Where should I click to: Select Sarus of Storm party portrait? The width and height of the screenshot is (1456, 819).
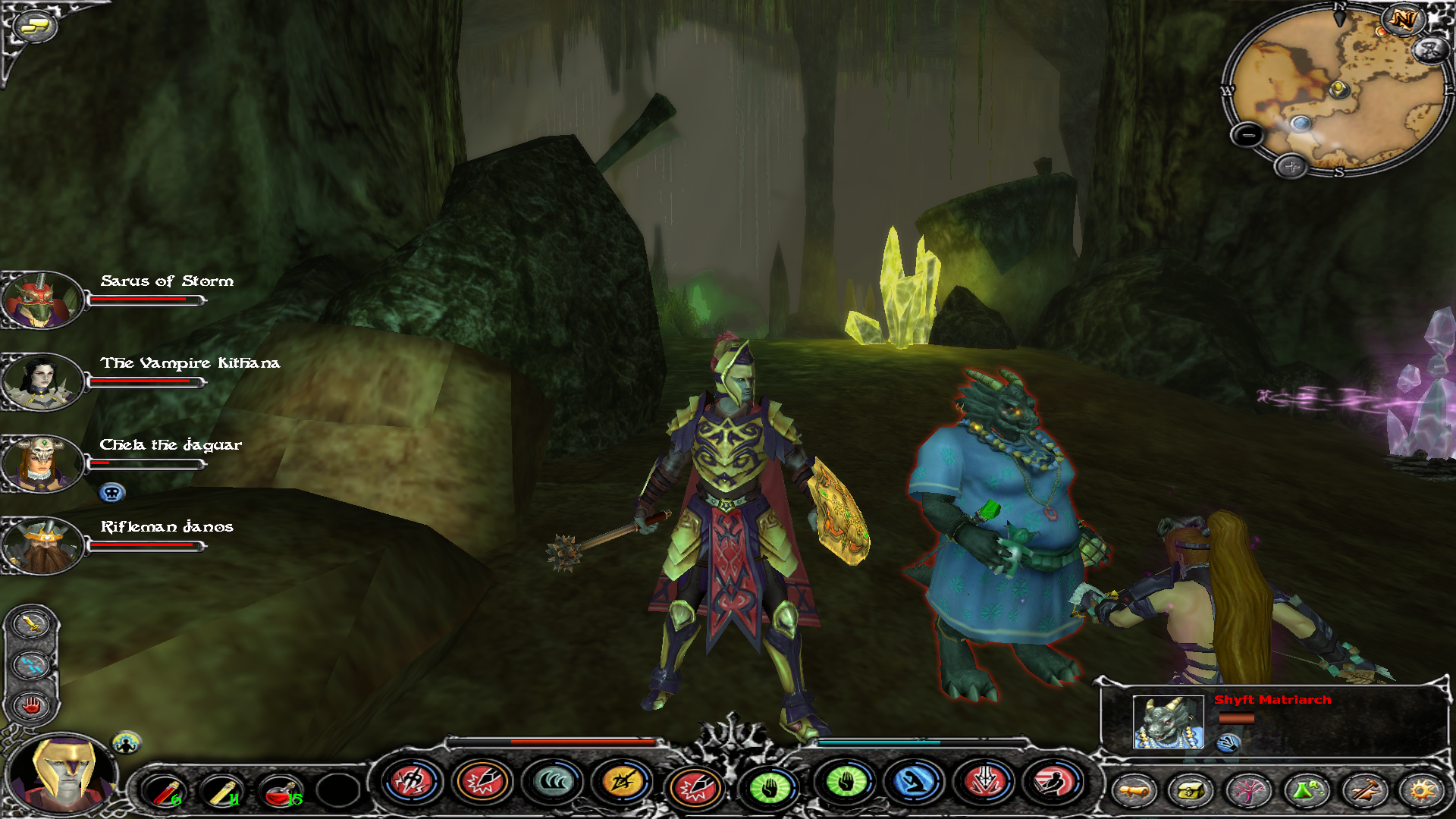[x=42, y=300]
